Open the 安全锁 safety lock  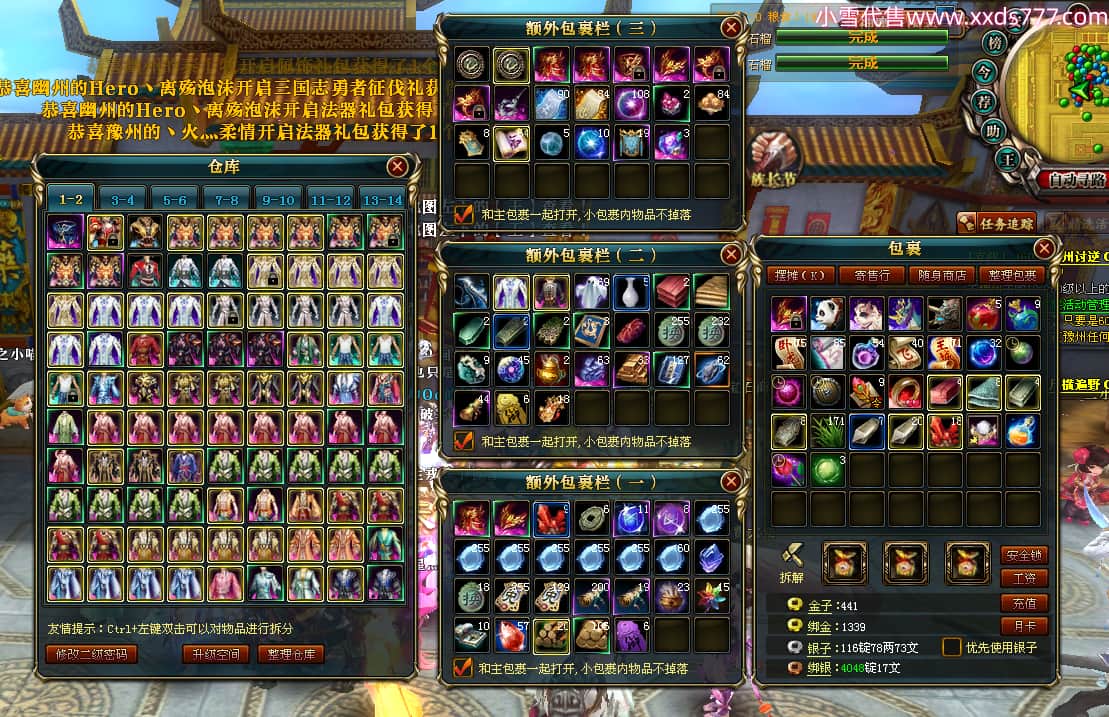coord(1024,554)
